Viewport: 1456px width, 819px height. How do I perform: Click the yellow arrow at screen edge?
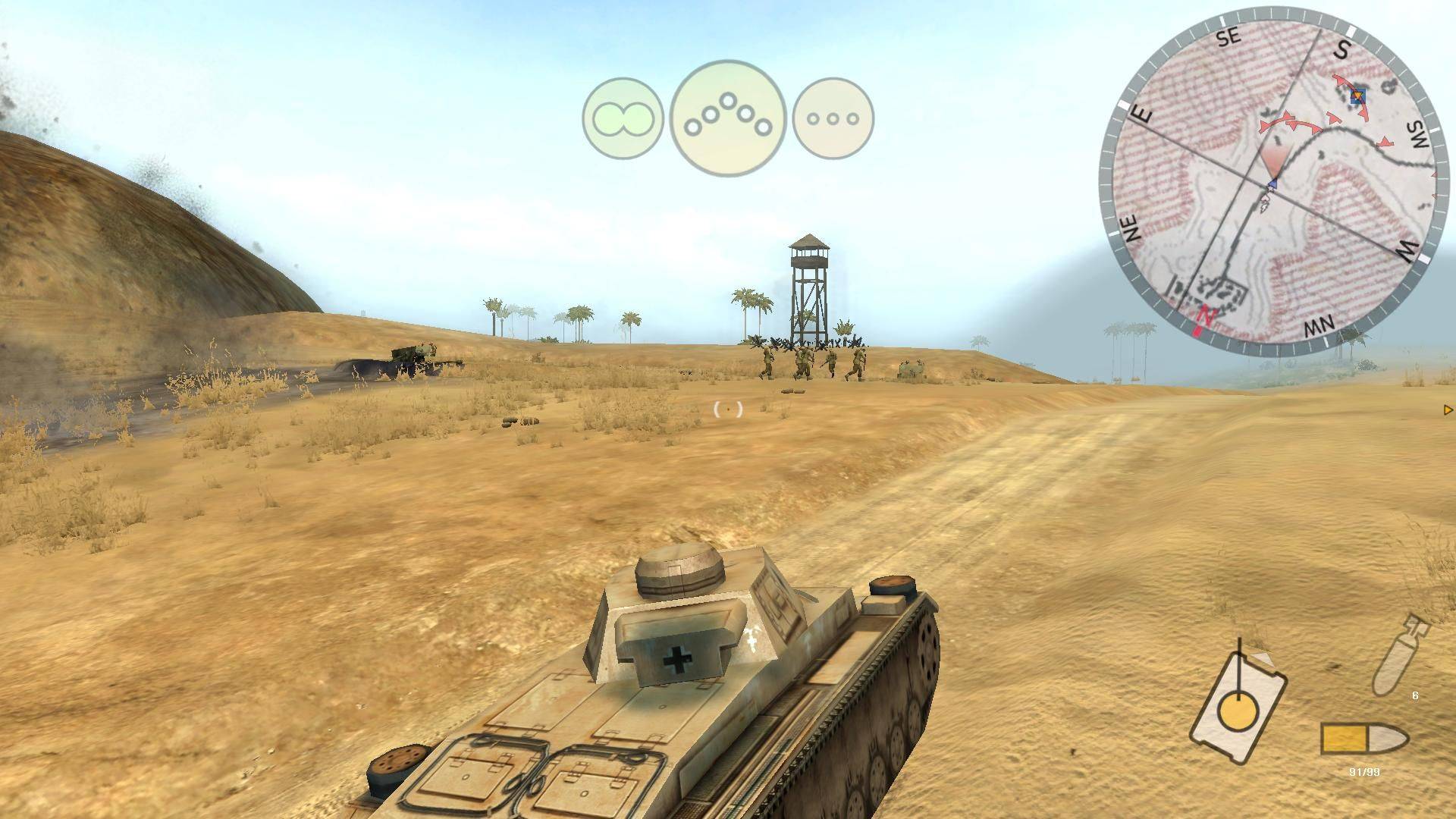click(1448, 410)
